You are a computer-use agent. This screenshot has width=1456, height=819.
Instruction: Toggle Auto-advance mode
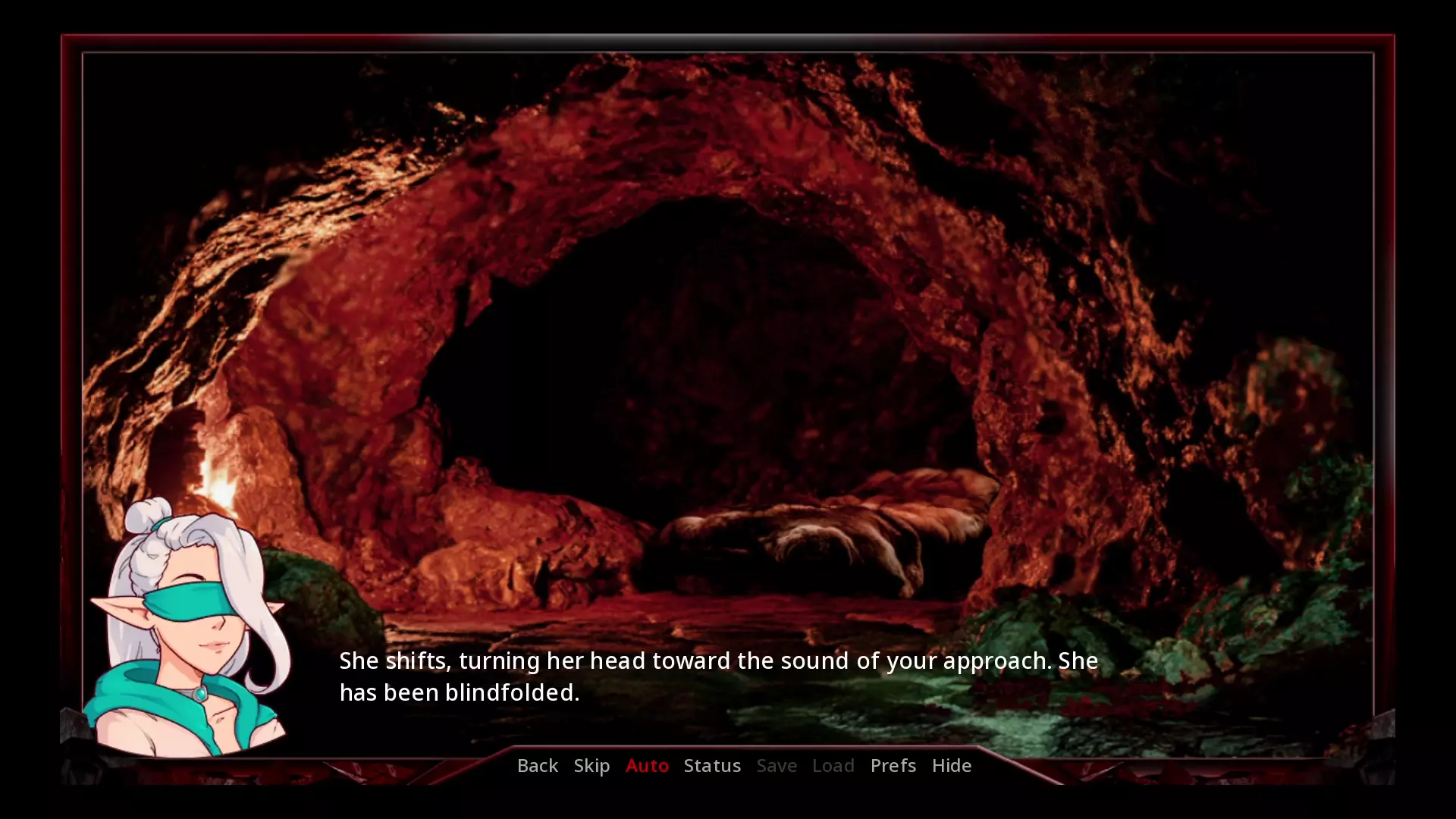[647, 765]
